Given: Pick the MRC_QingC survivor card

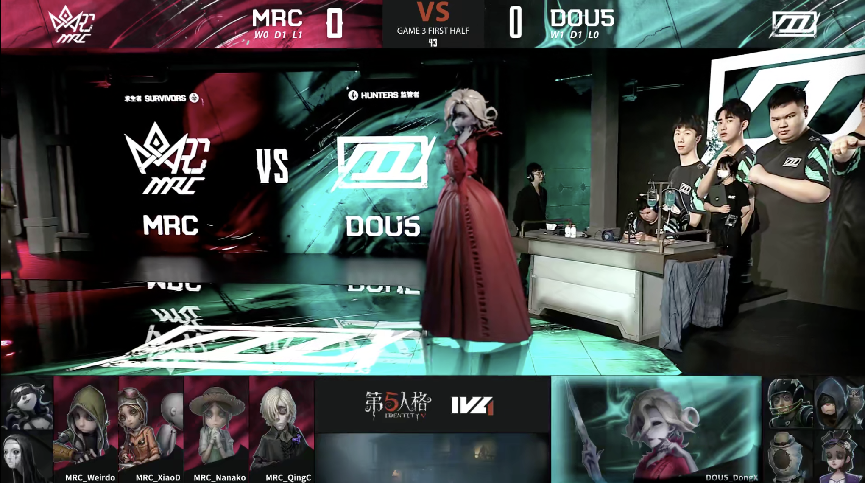Looking at the screenshot, I should [281, 423].
